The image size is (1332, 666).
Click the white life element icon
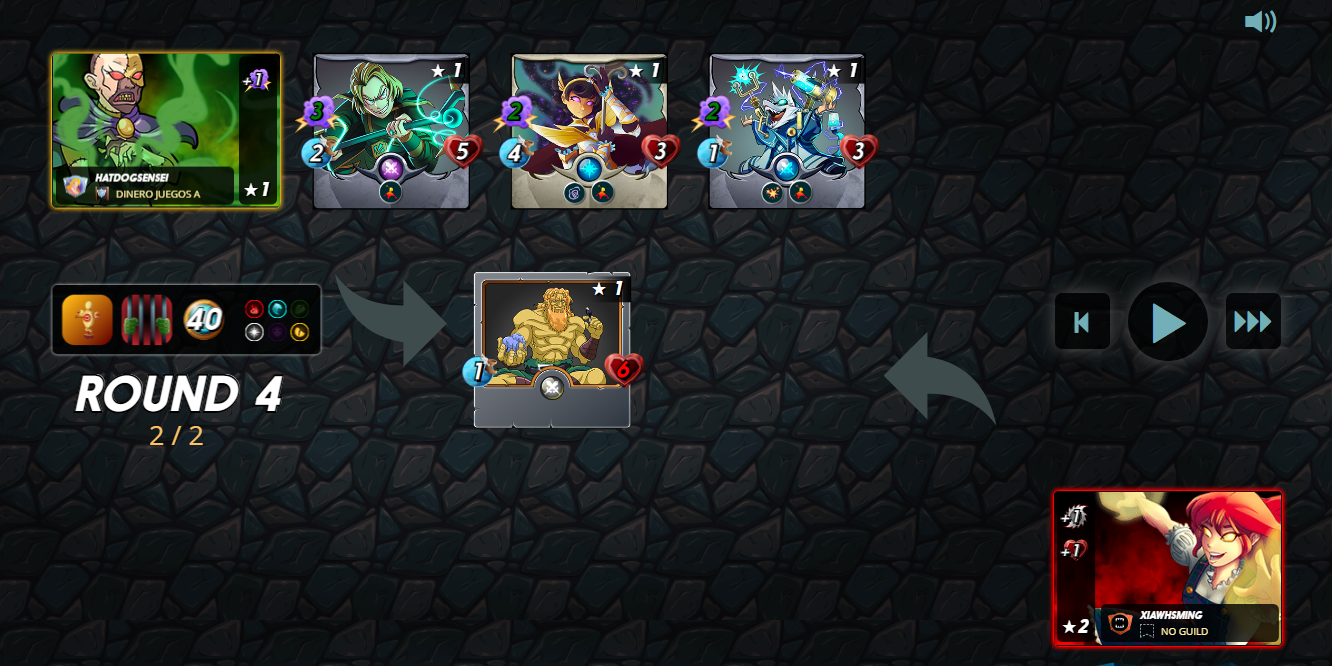click(x=254, y=332)
